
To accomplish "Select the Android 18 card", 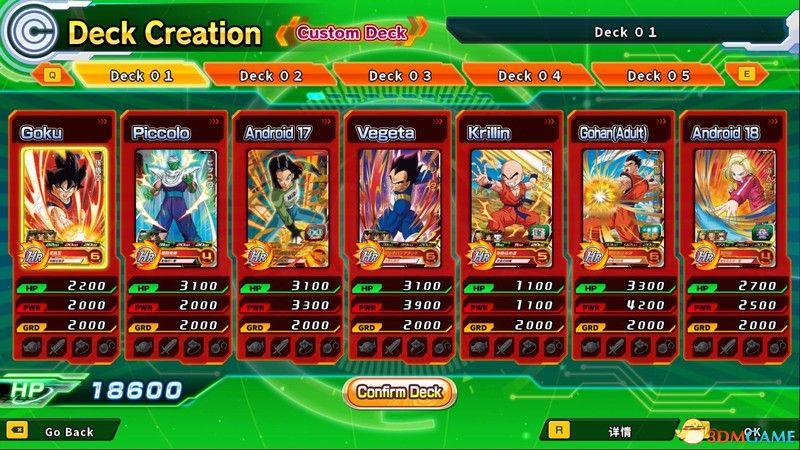I will 733,200.
